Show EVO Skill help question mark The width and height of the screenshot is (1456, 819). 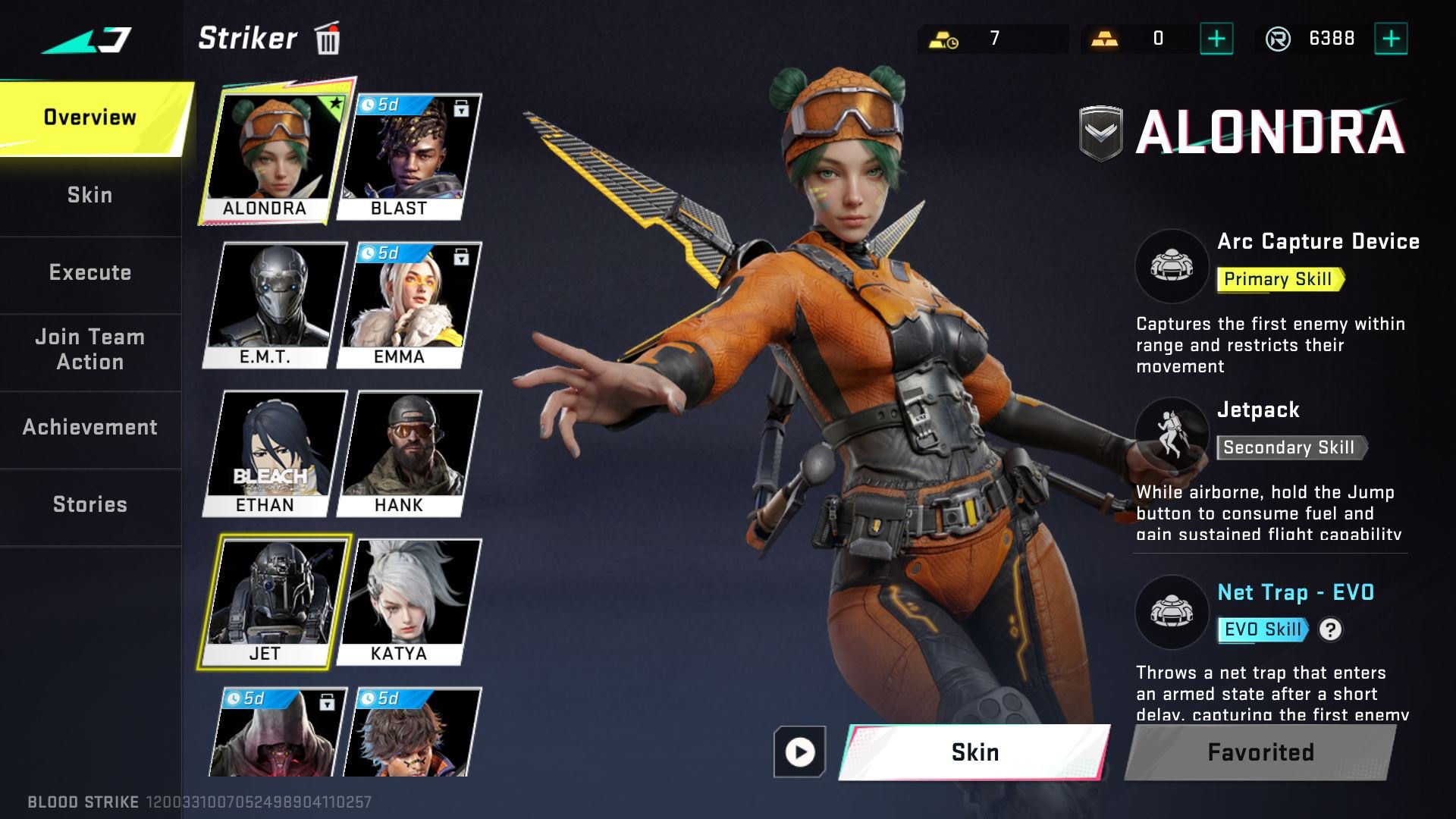coord(1330,629)
